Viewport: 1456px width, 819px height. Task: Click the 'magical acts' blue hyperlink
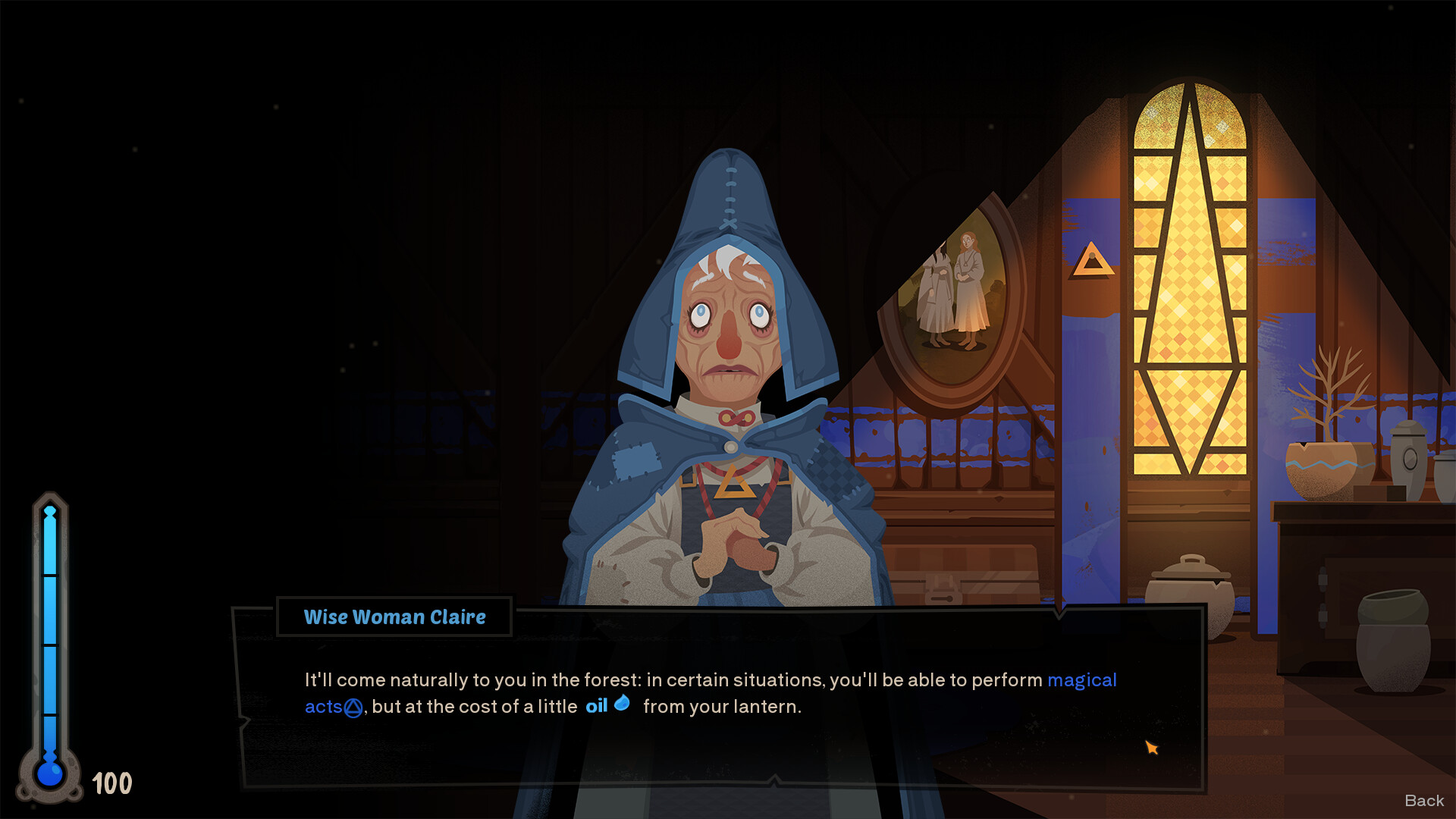1082,680
